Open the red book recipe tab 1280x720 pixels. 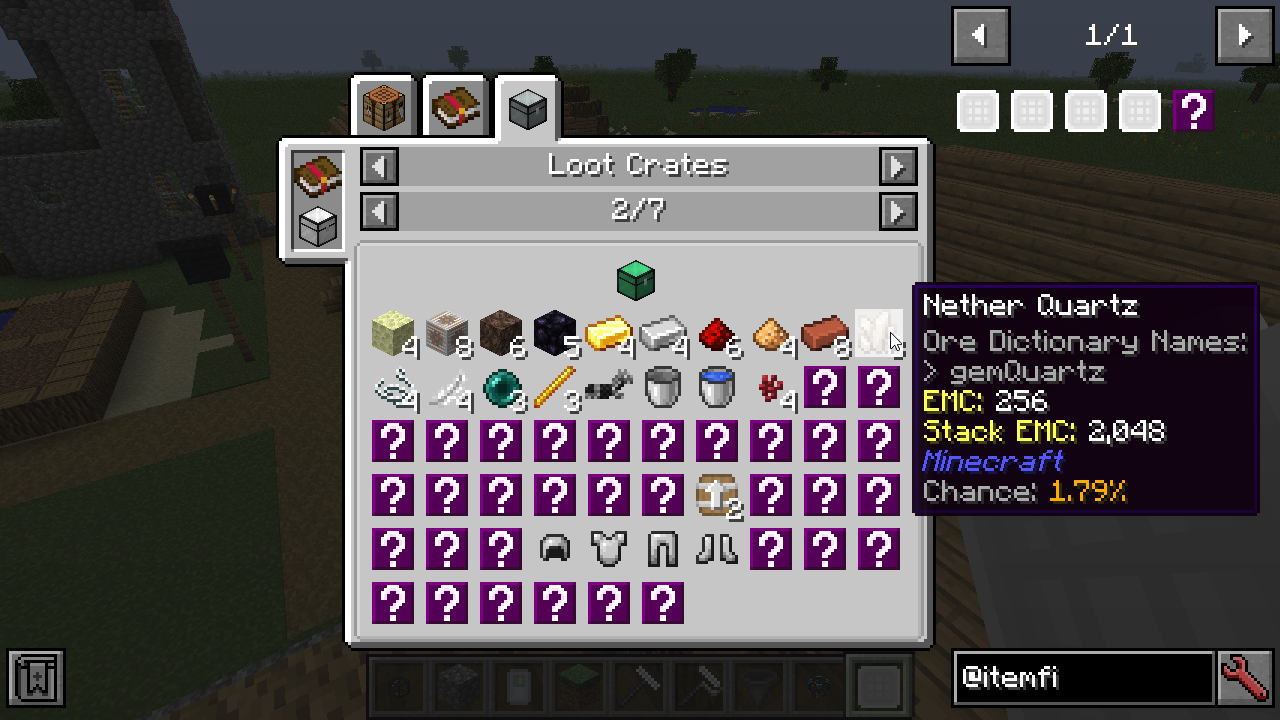[x=456, y=107]
